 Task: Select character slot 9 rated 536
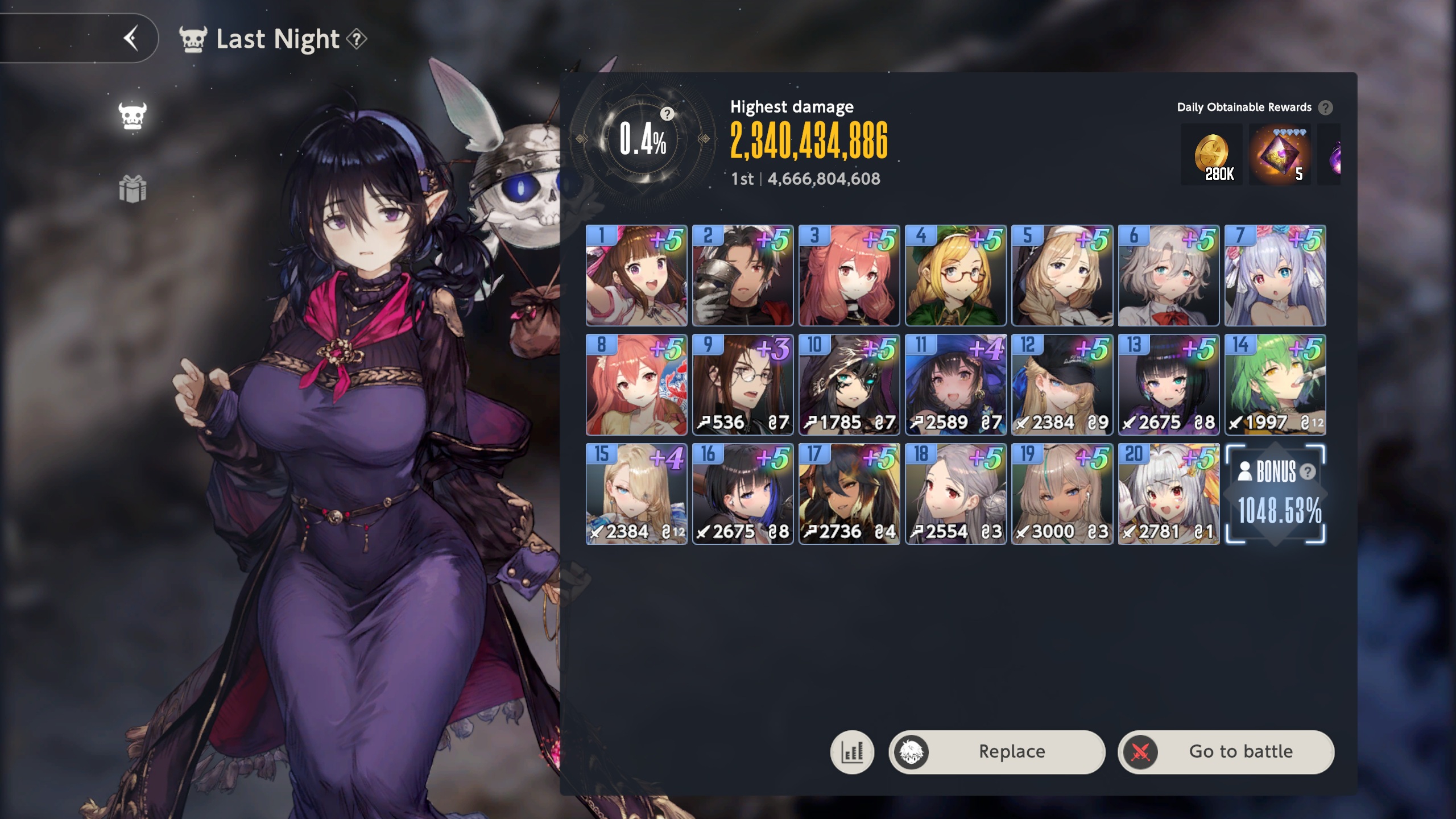click(x=743, y=384)
